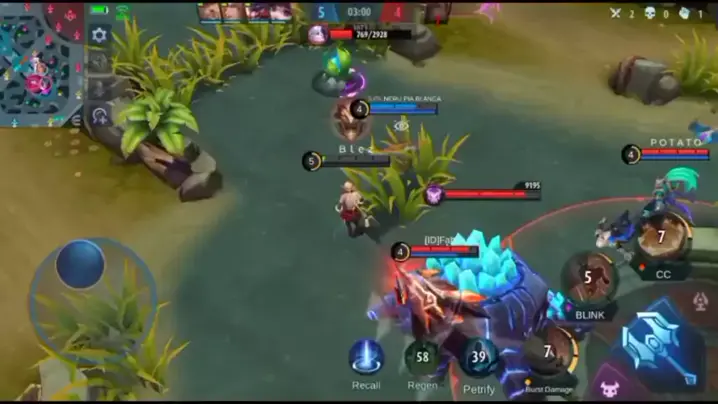Activate the BLINK skill
The height and width of the screenshot is (404, 718).
[589, 280]
